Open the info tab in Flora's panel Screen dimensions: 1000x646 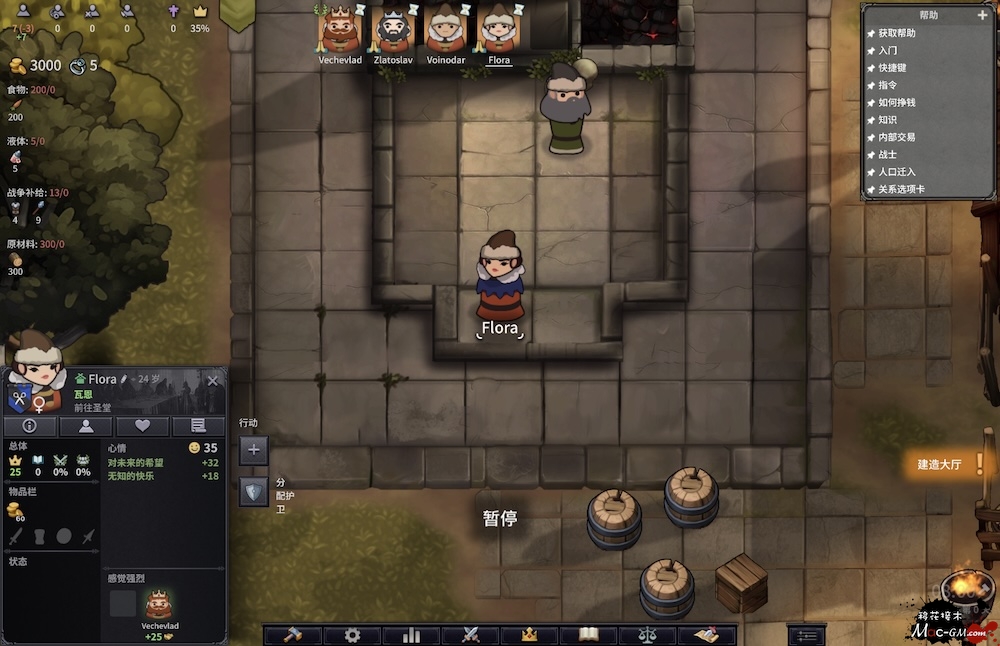click(x=29, y=426)
